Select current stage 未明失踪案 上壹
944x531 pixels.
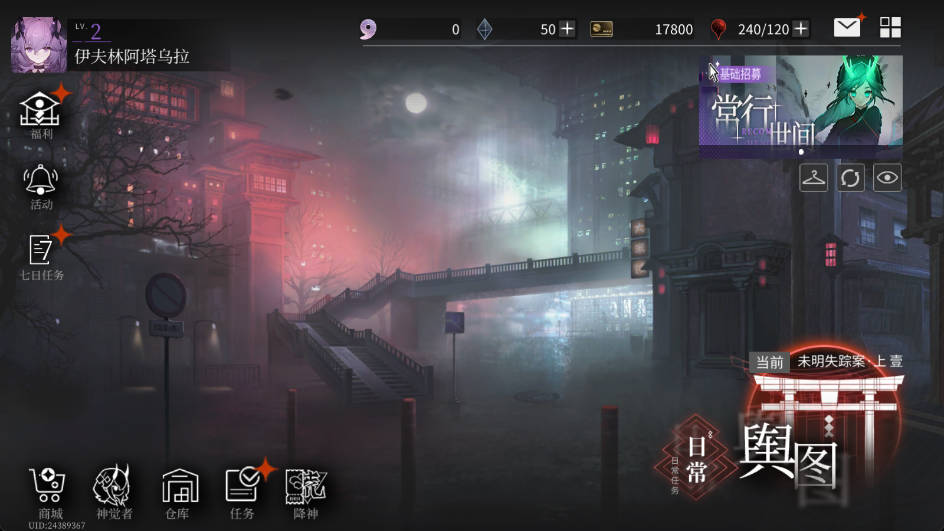(827, 362)
